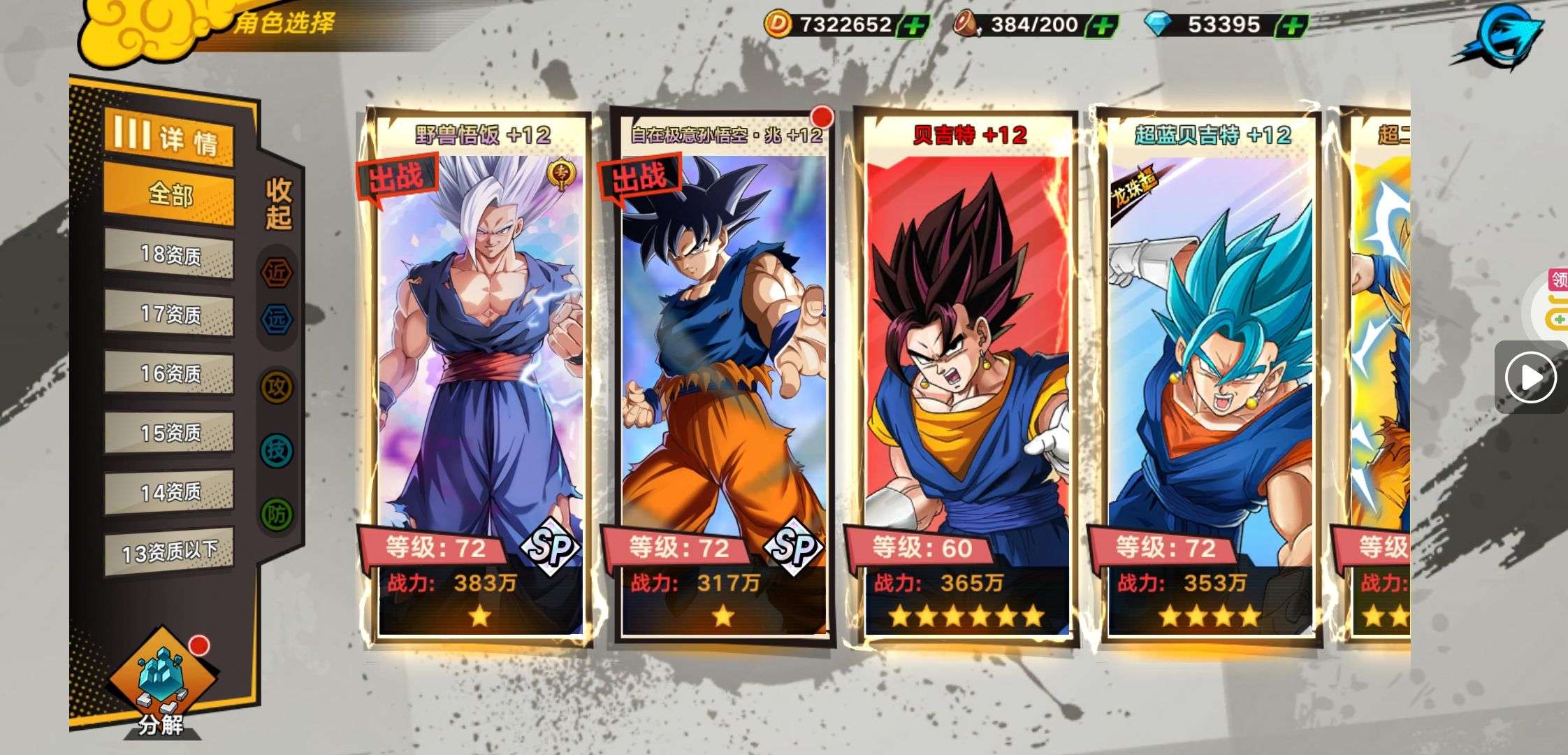This screenshot has height=755, width=1568.
Task: Open the 14资质 category
Action: (x=169, y=493)
